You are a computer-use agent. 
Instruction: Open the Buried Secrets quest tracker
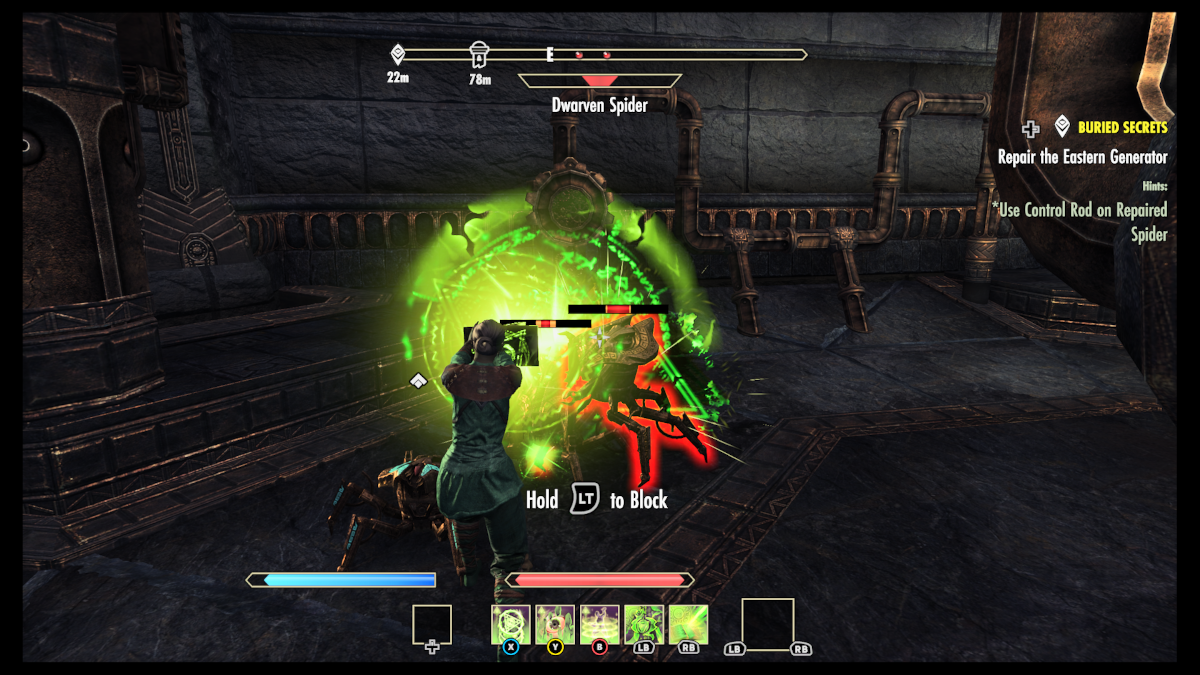tap(1122, 128)
